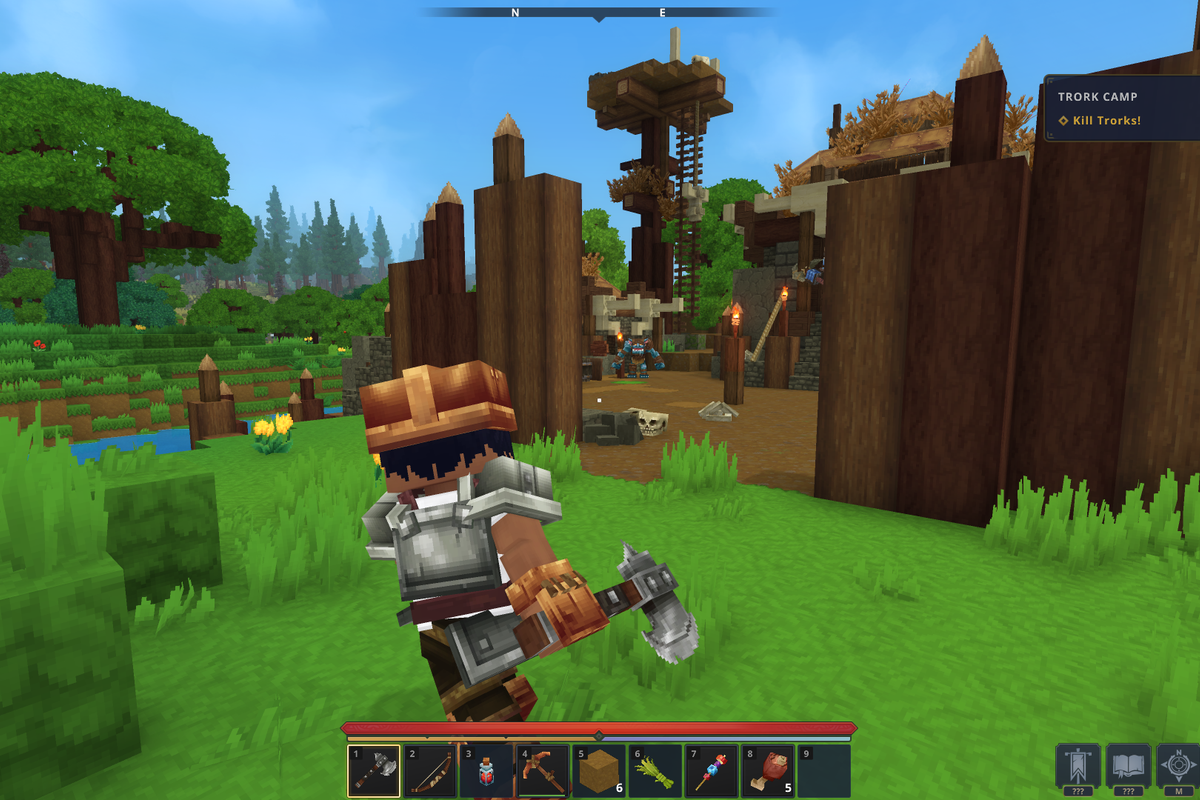Image resolution: width=1200 pixels, height=800 pixels.
Task: Select the battle axe hotbar slot
Action: [374, 771]
